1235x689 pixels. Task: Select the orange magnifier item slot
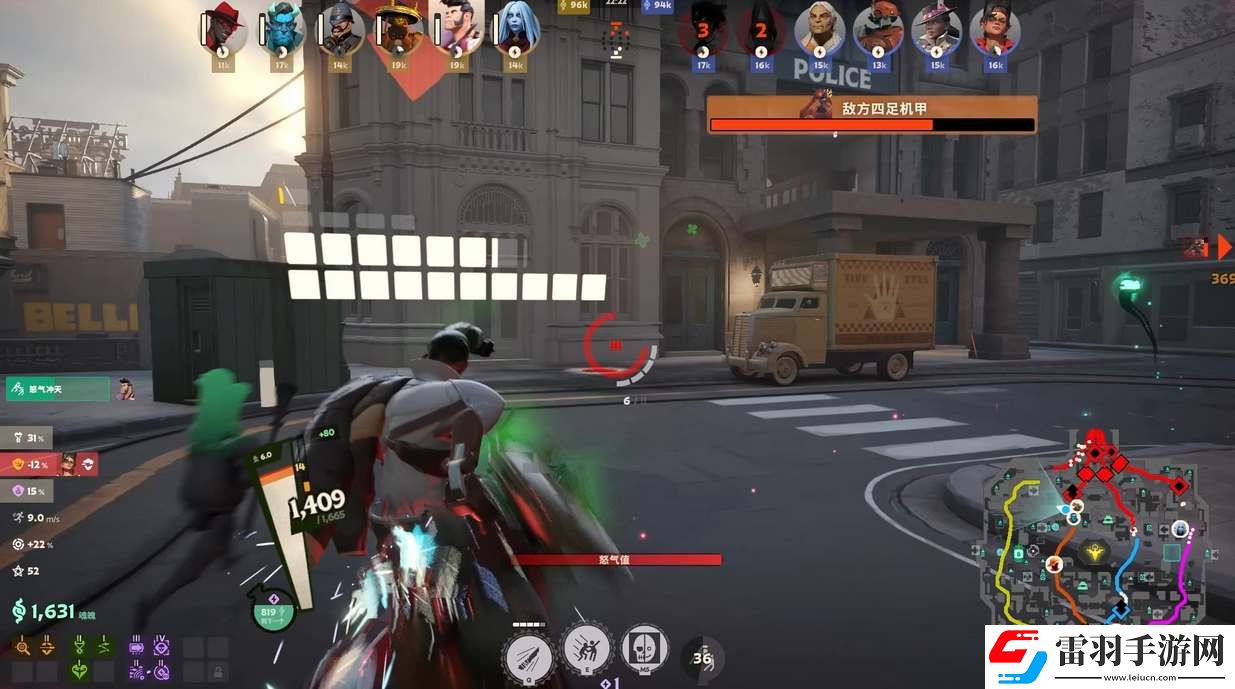point(23,649)
